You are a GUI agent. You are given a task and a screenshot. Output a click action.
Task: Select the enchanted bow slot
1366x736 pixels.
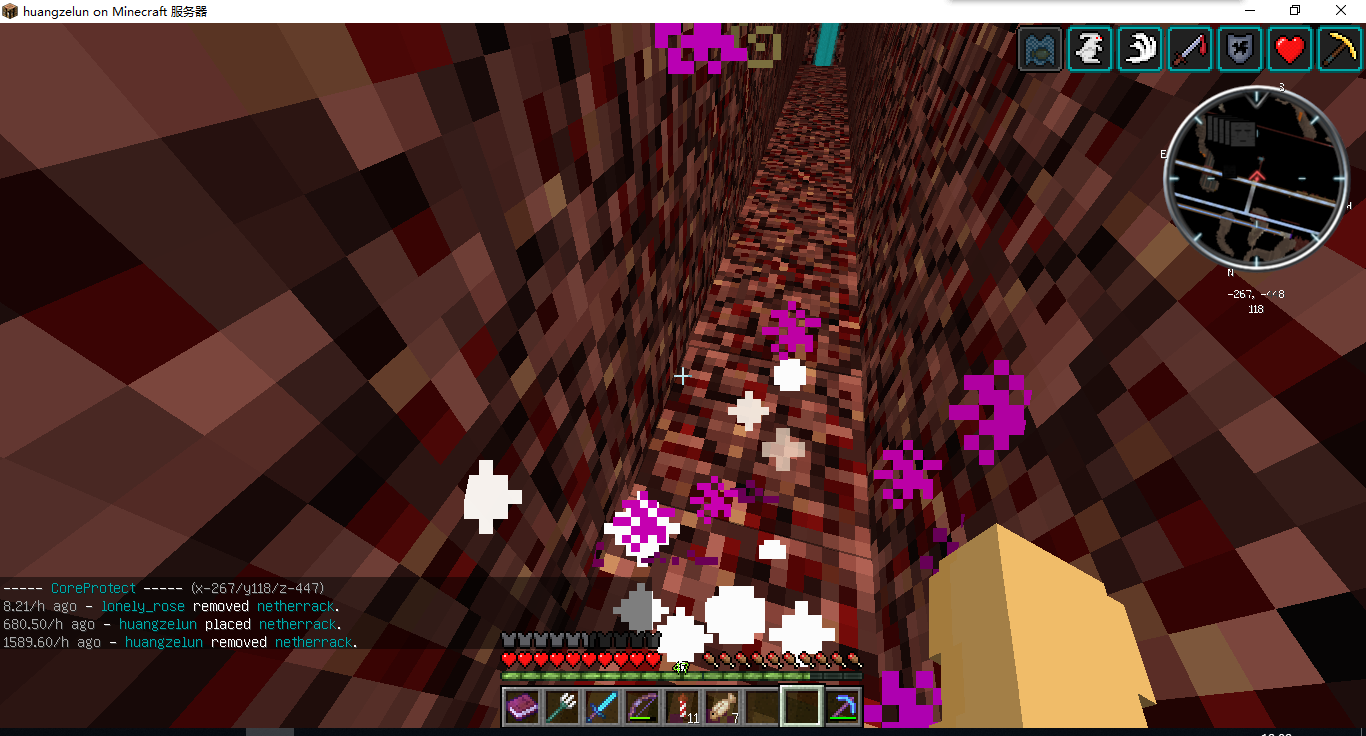click(642, 708)
